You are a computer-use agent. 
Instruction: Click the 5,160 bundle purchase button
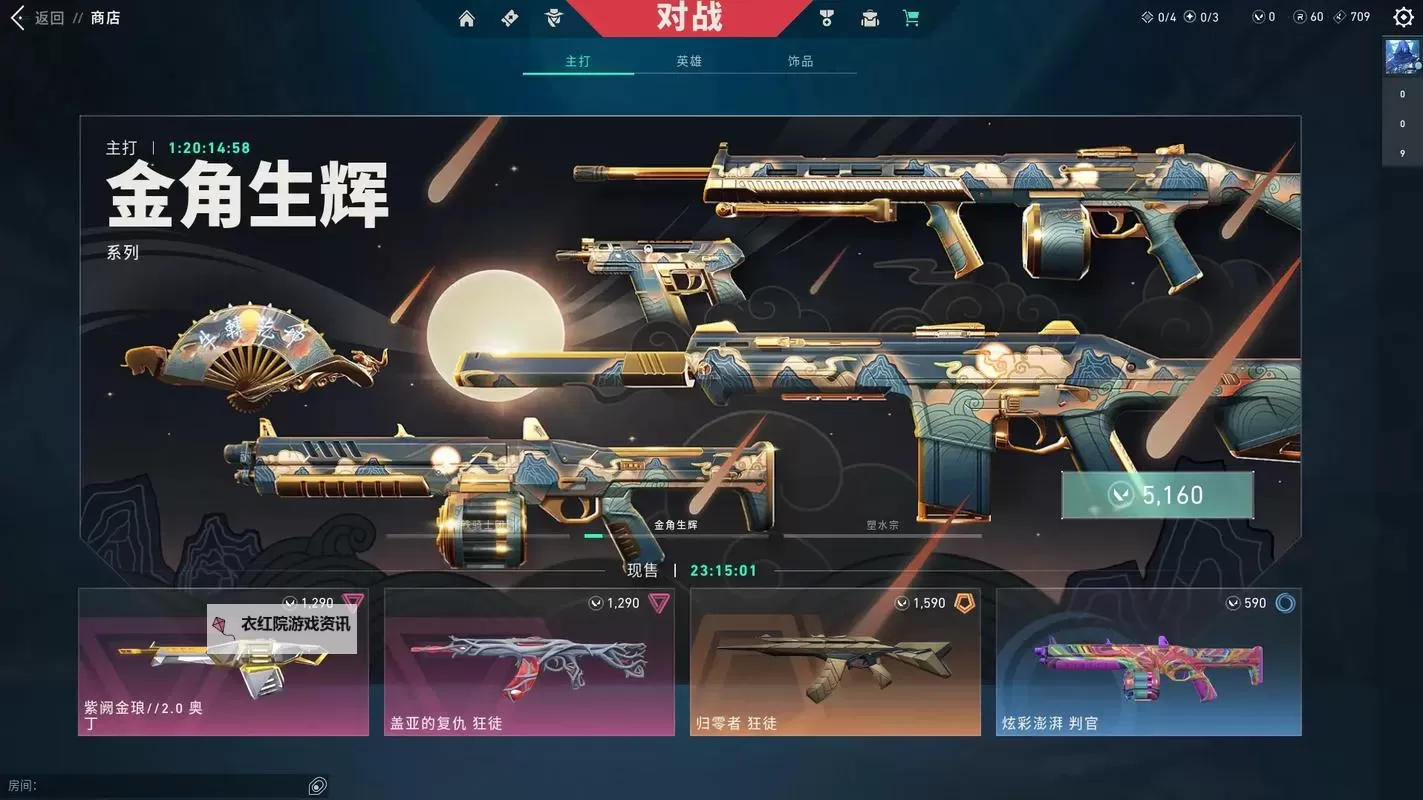[x=1157, y=493]
